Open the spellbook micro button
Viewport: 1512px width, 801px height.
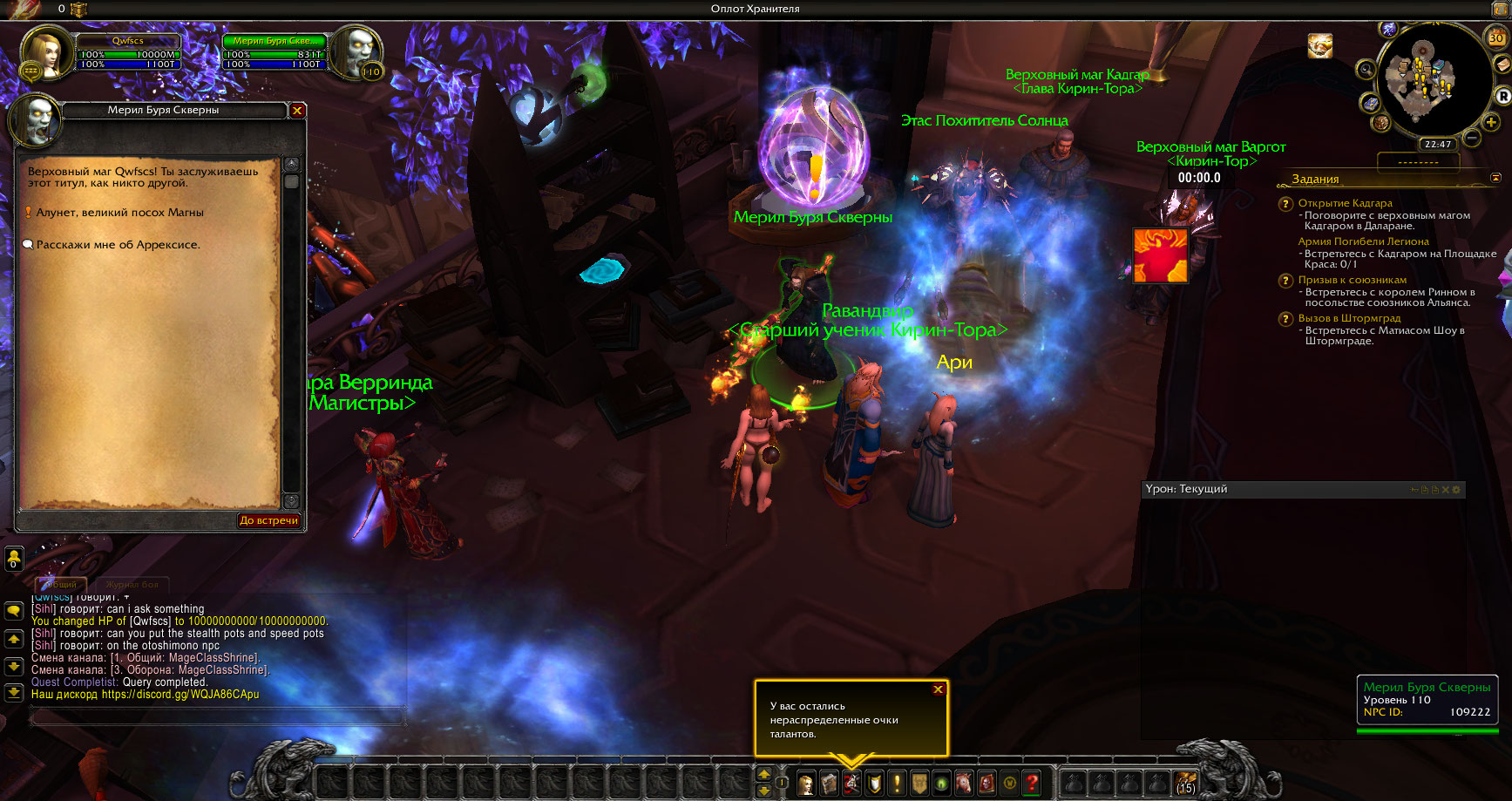coord(829,784)
